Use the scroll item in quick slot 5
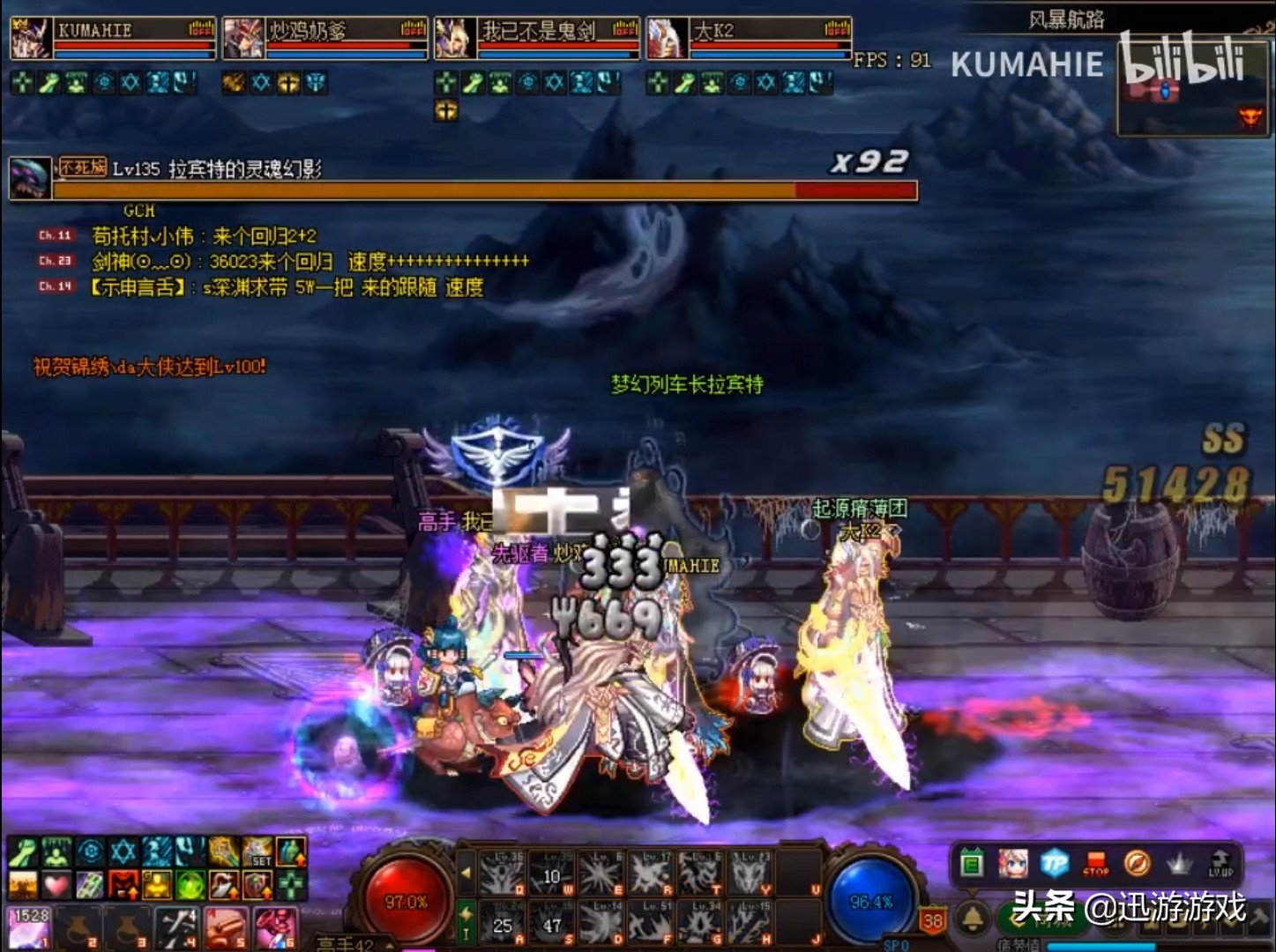Screen dimensions: 1276x952 click(x=226, y=929)
